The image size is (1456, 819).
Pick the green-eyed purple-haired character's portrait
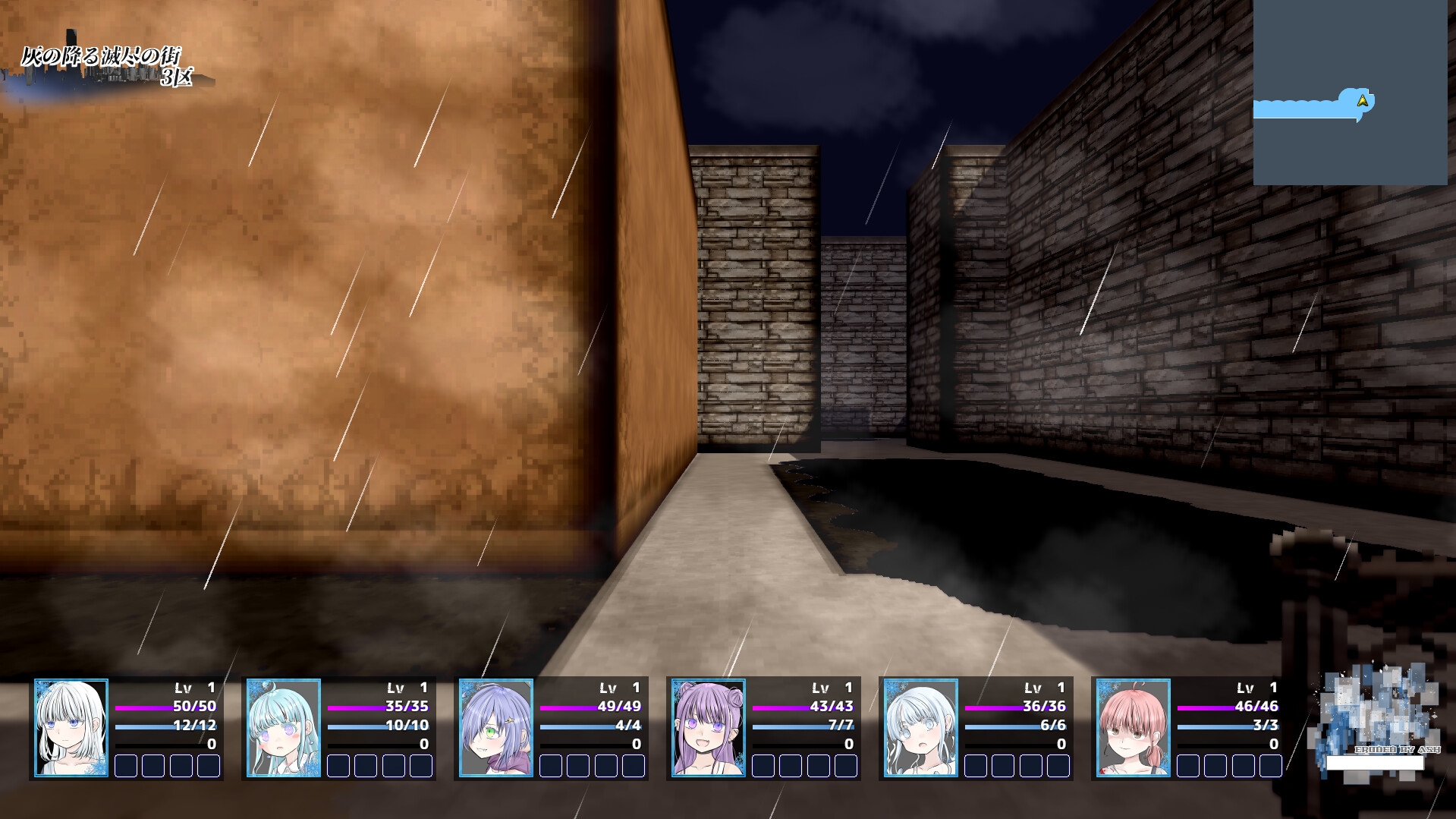(x=496, y=728)
